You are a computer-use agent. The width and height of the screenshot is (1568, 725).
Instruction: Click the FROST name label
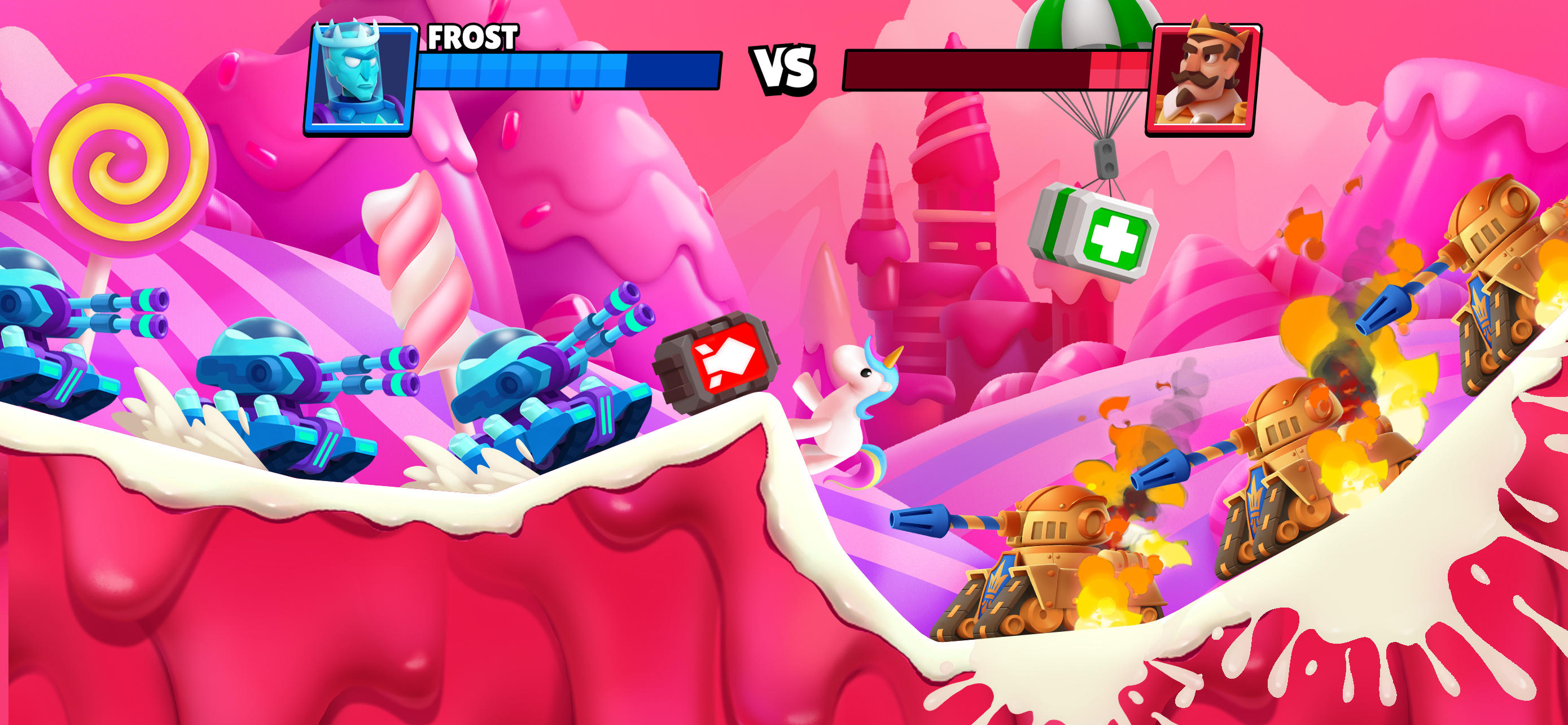coord(472,40)
